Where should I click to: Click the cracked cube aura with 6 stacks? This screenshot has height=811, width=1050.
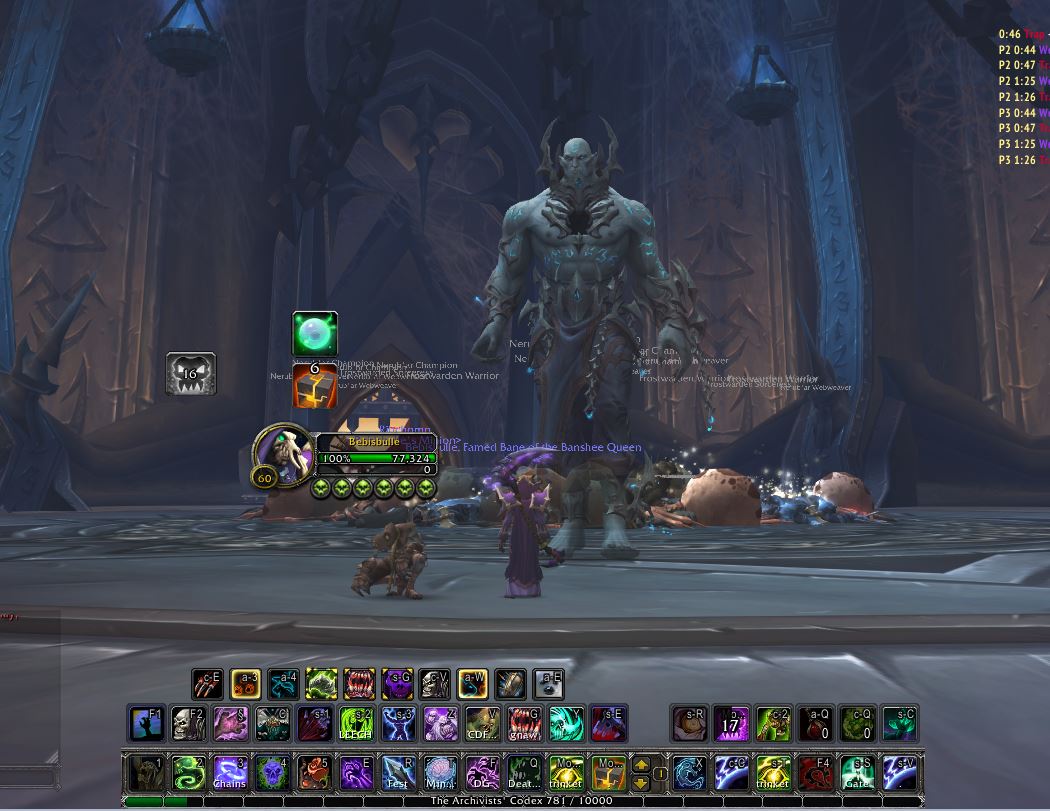click(x=314, y=386)
